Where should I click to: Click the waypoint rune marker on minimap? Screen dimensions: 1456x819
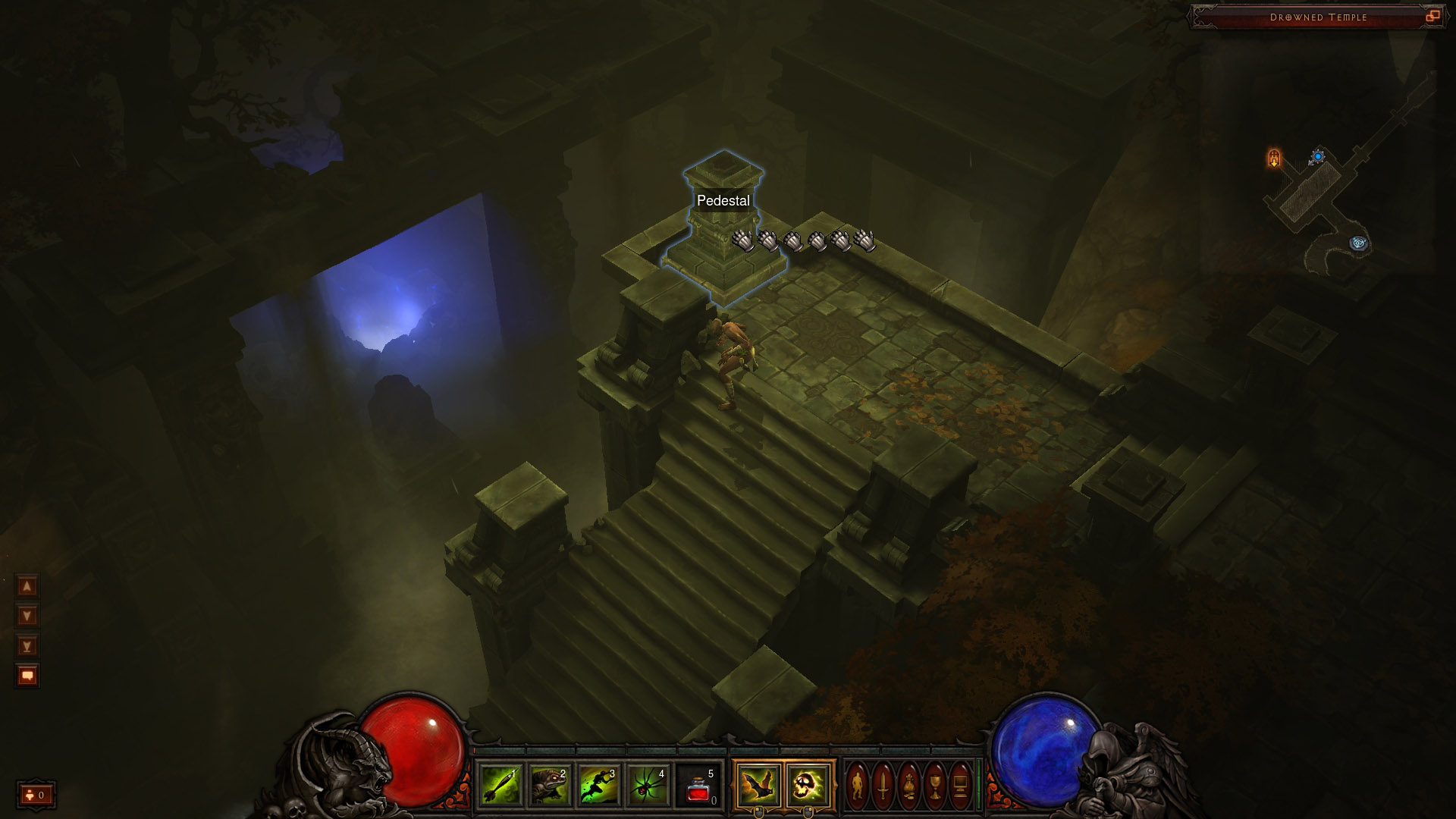point(1358,243)
